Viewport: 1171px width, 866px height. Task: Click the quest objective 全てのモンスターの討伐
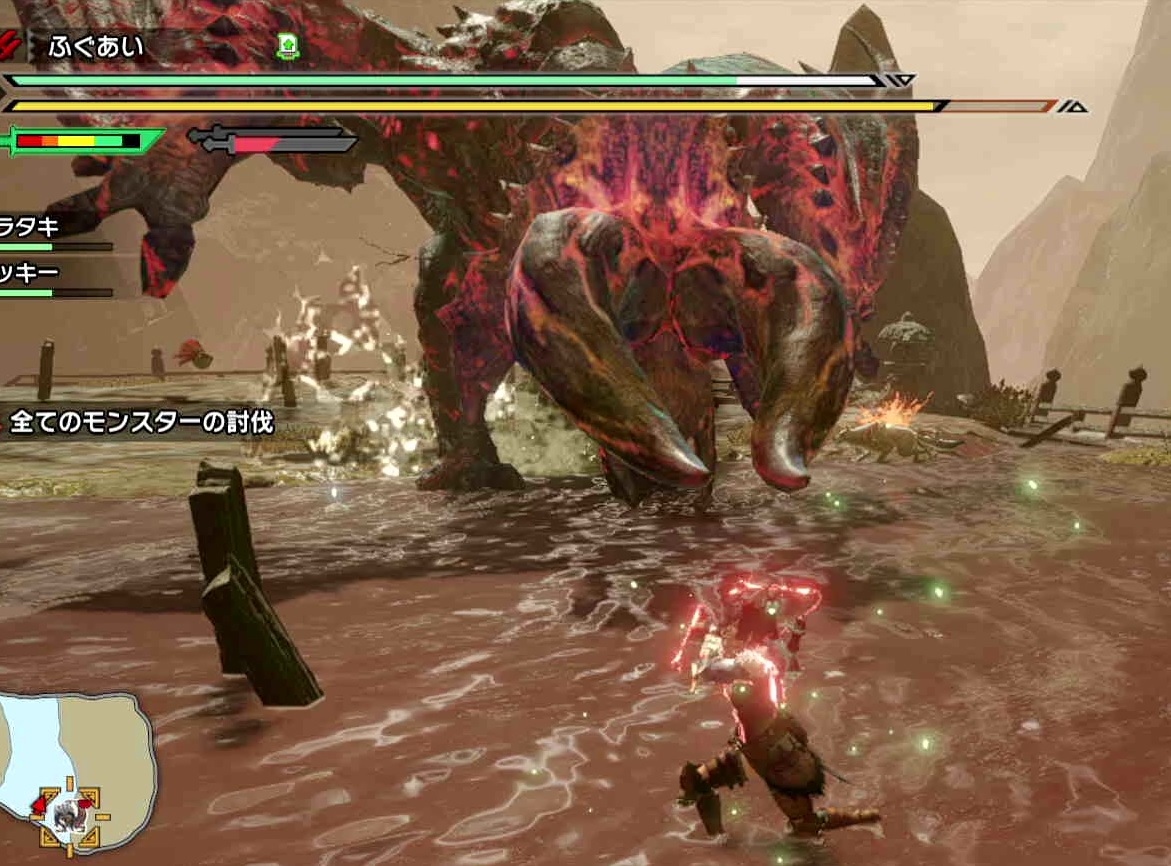point(138,421)
